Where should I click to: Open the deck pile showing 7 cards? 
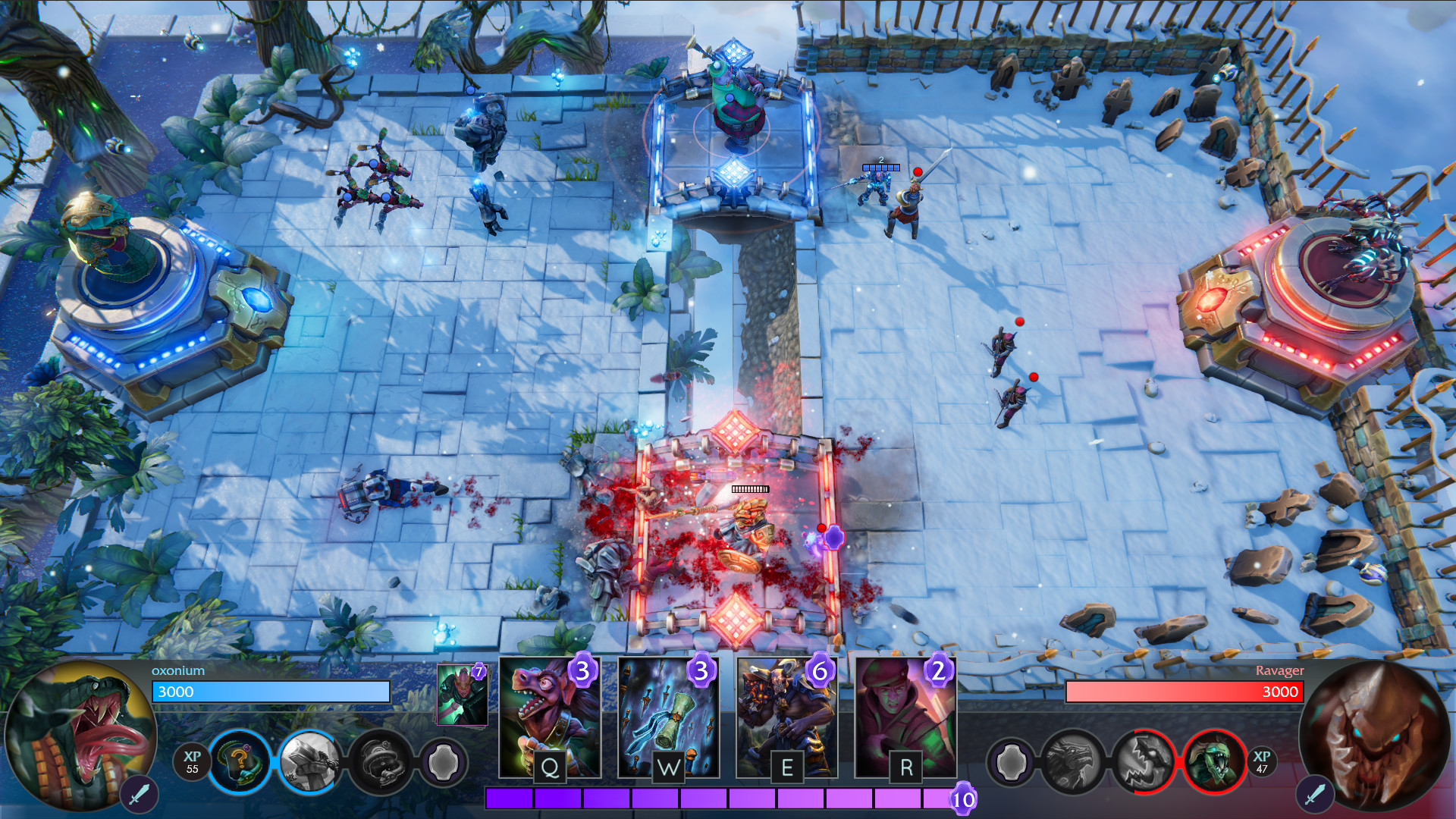coord(462,694)
